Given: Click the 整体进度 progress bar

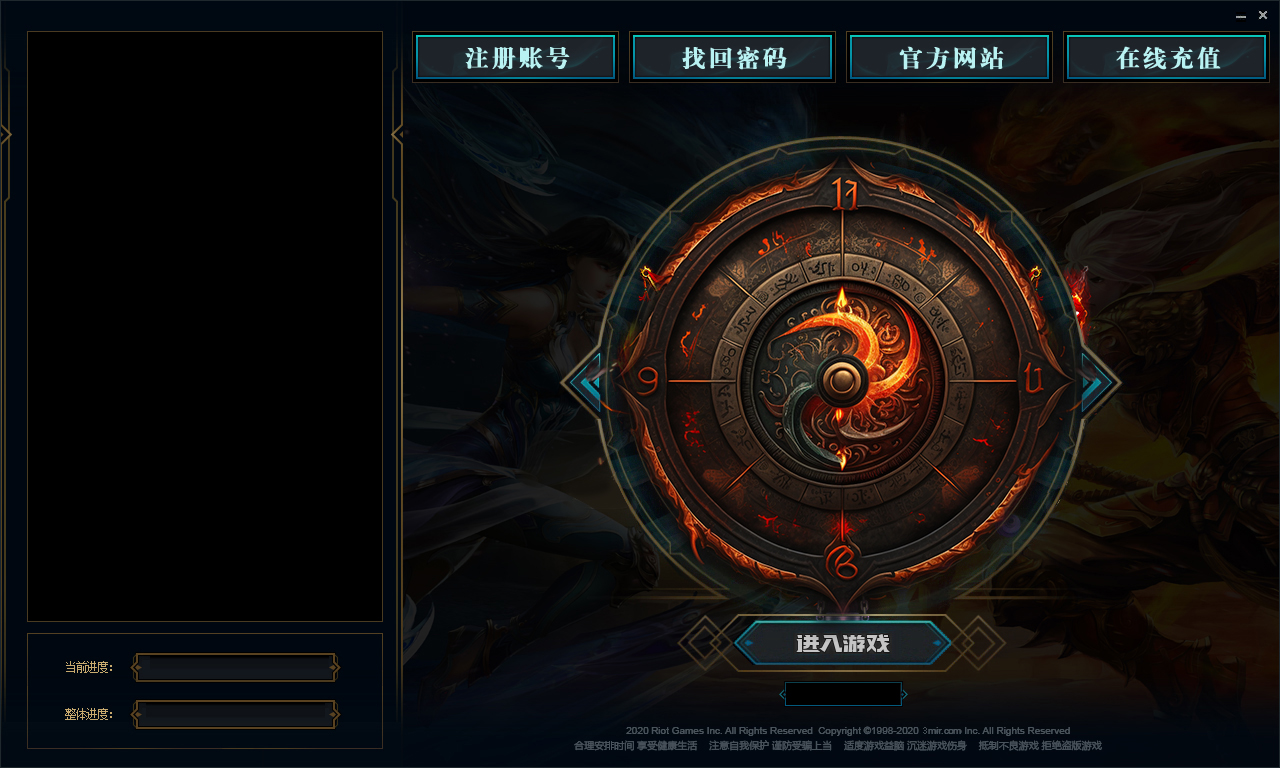Looking at the screenshot, I should coord(235,715).
